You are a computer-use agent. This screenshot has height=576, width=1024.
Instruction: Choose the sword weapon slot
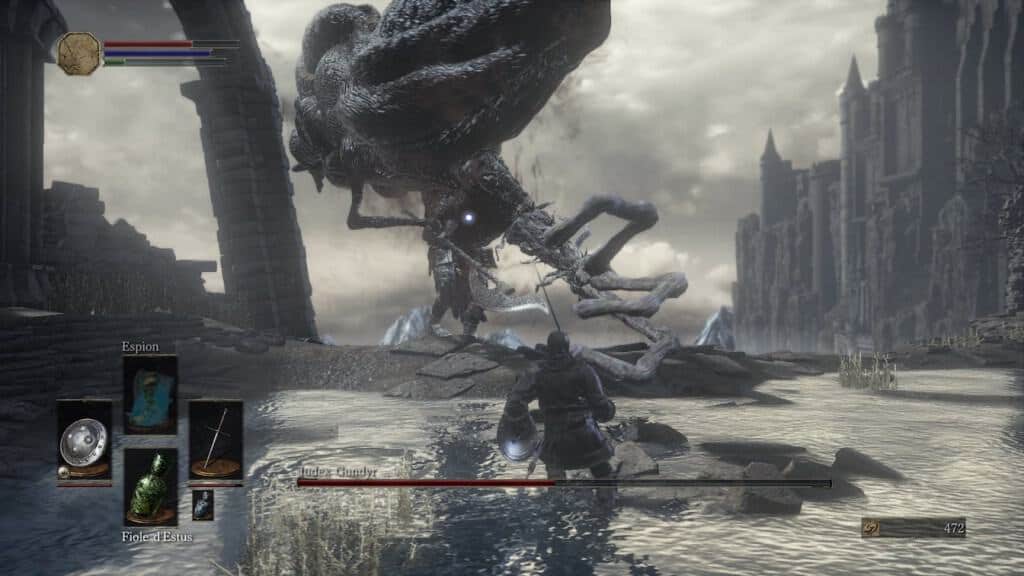[216, 440]
